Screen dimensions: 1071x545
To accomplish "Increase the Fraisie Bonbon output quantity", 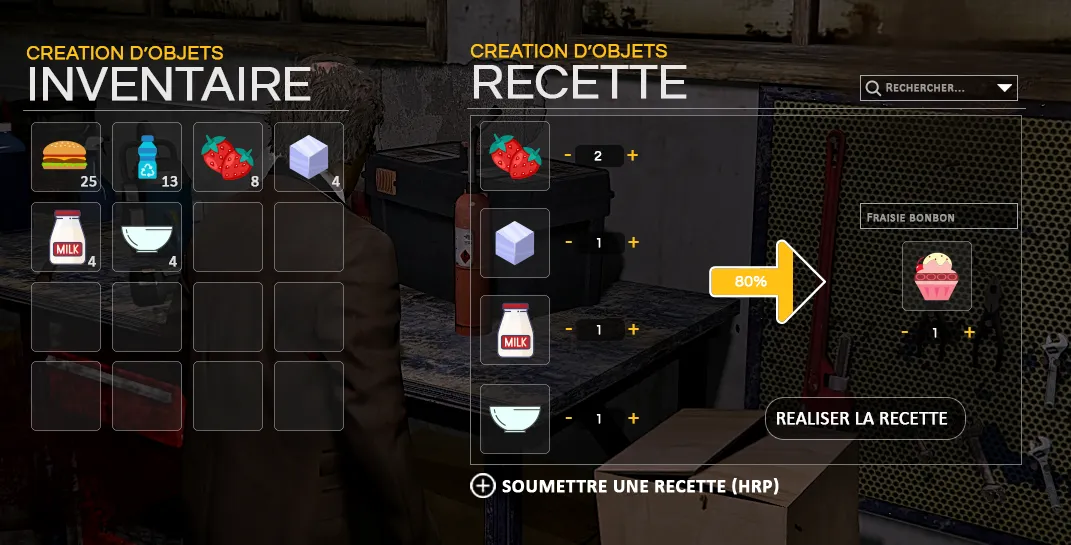I will click(x=969, y=332).
